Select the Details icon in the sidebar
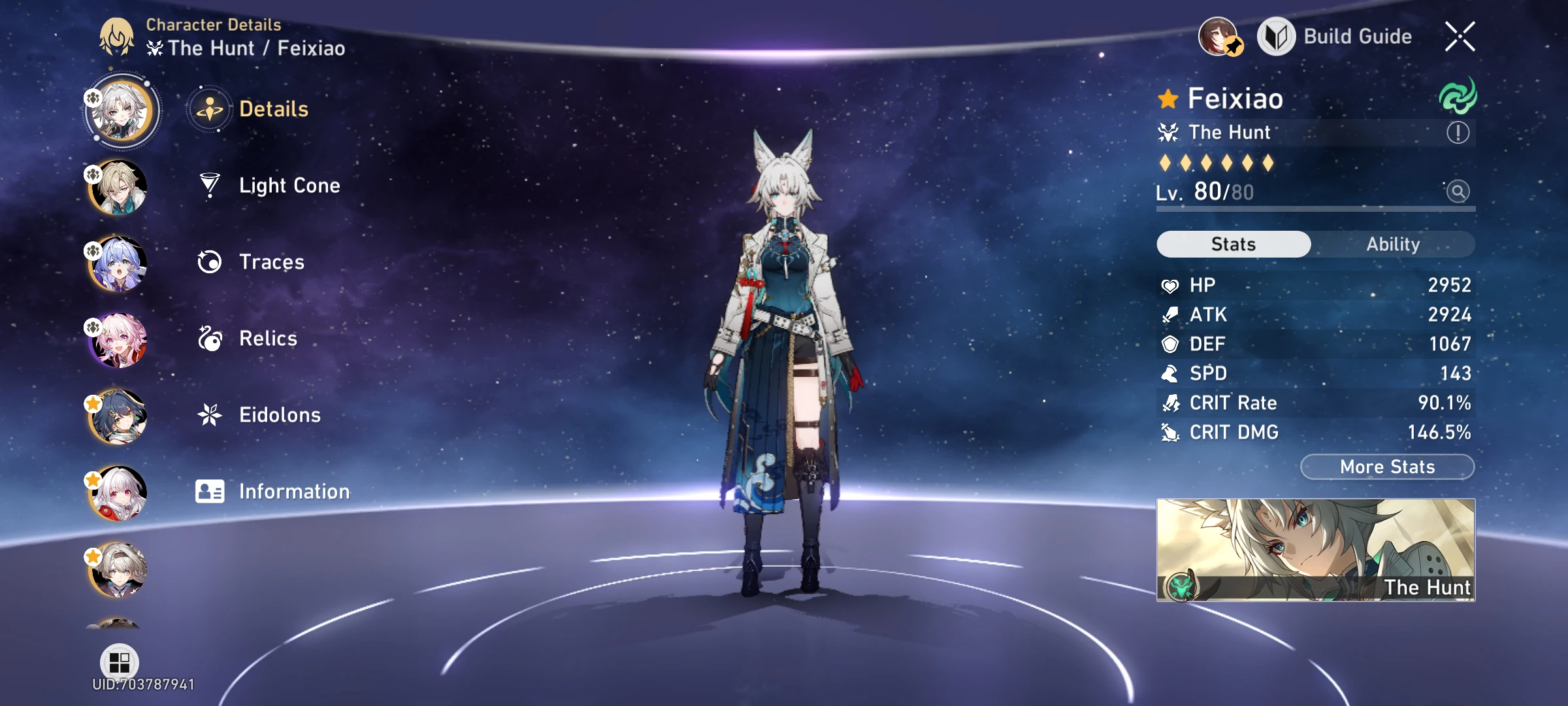 (x=209, y=109)
